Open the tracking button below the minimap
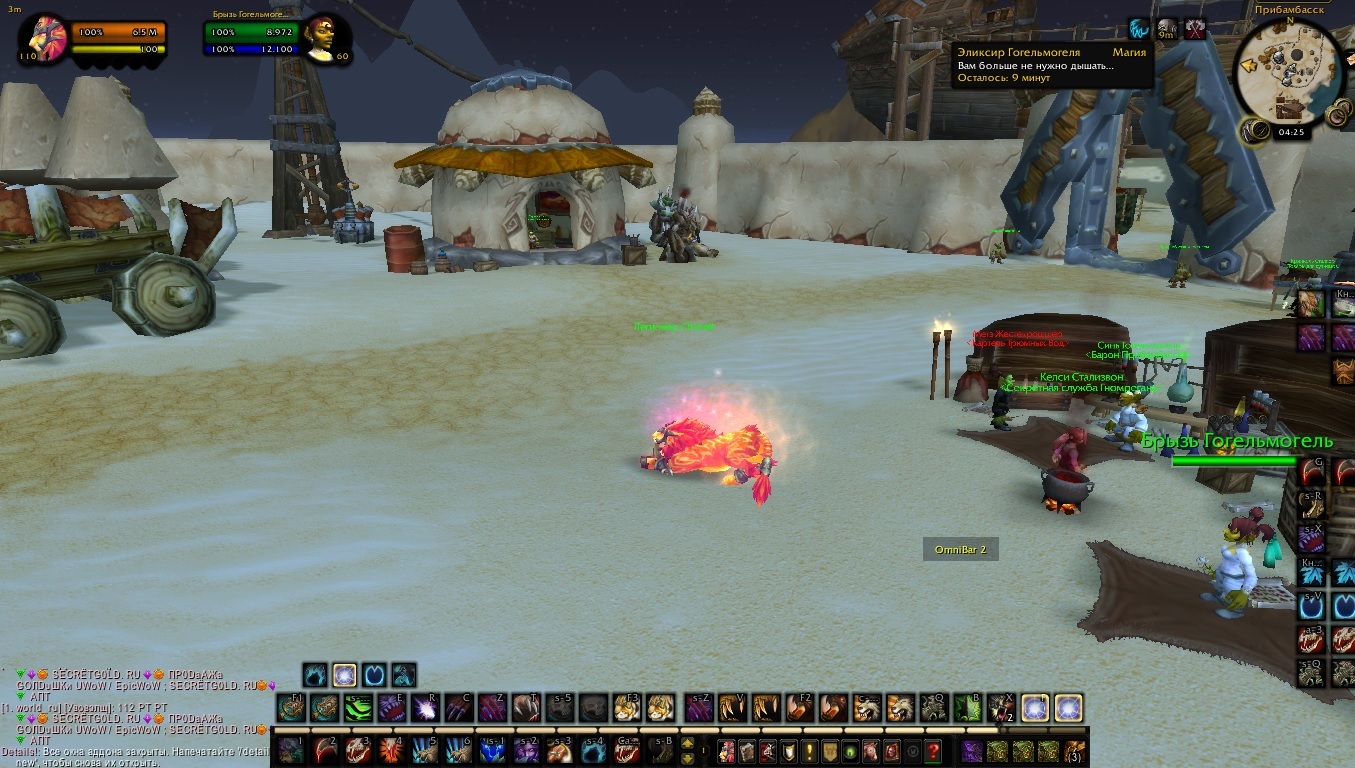The width and height of the screenshot is (1355, 768). coord(1252,130)
